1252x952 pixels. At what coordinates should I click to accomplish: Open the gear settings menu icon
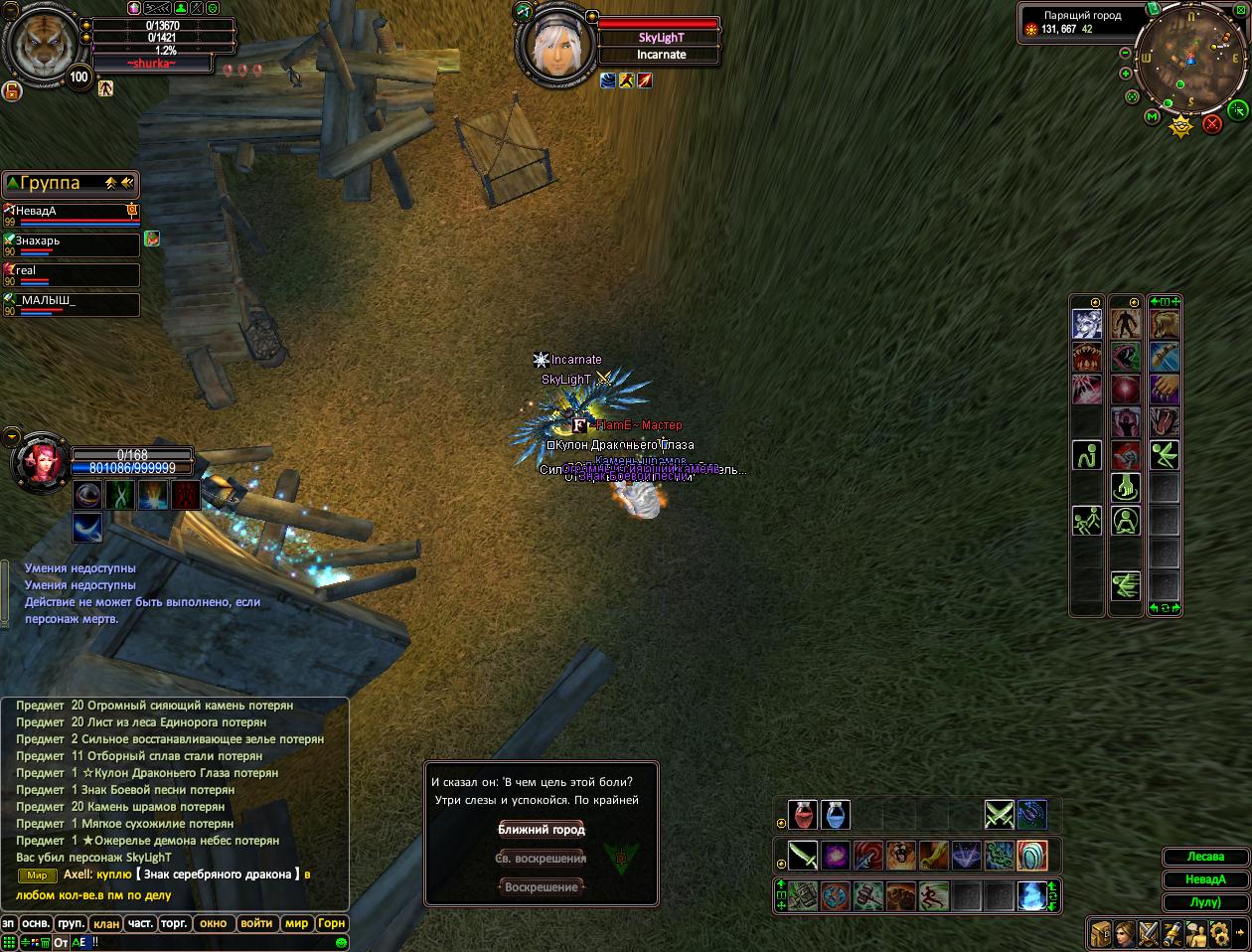point(1219,934)
